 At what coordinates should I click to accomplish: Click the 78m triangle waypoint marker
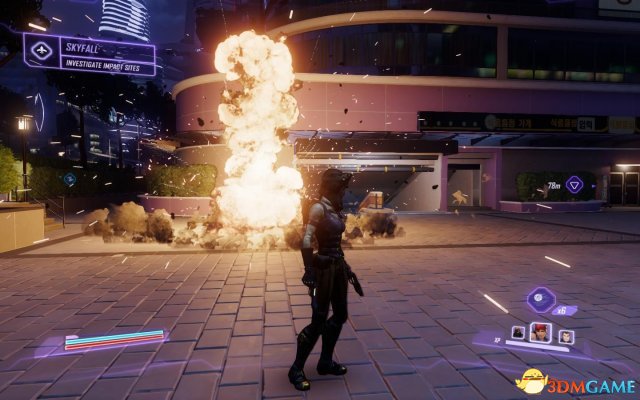[x=574, y=184]
